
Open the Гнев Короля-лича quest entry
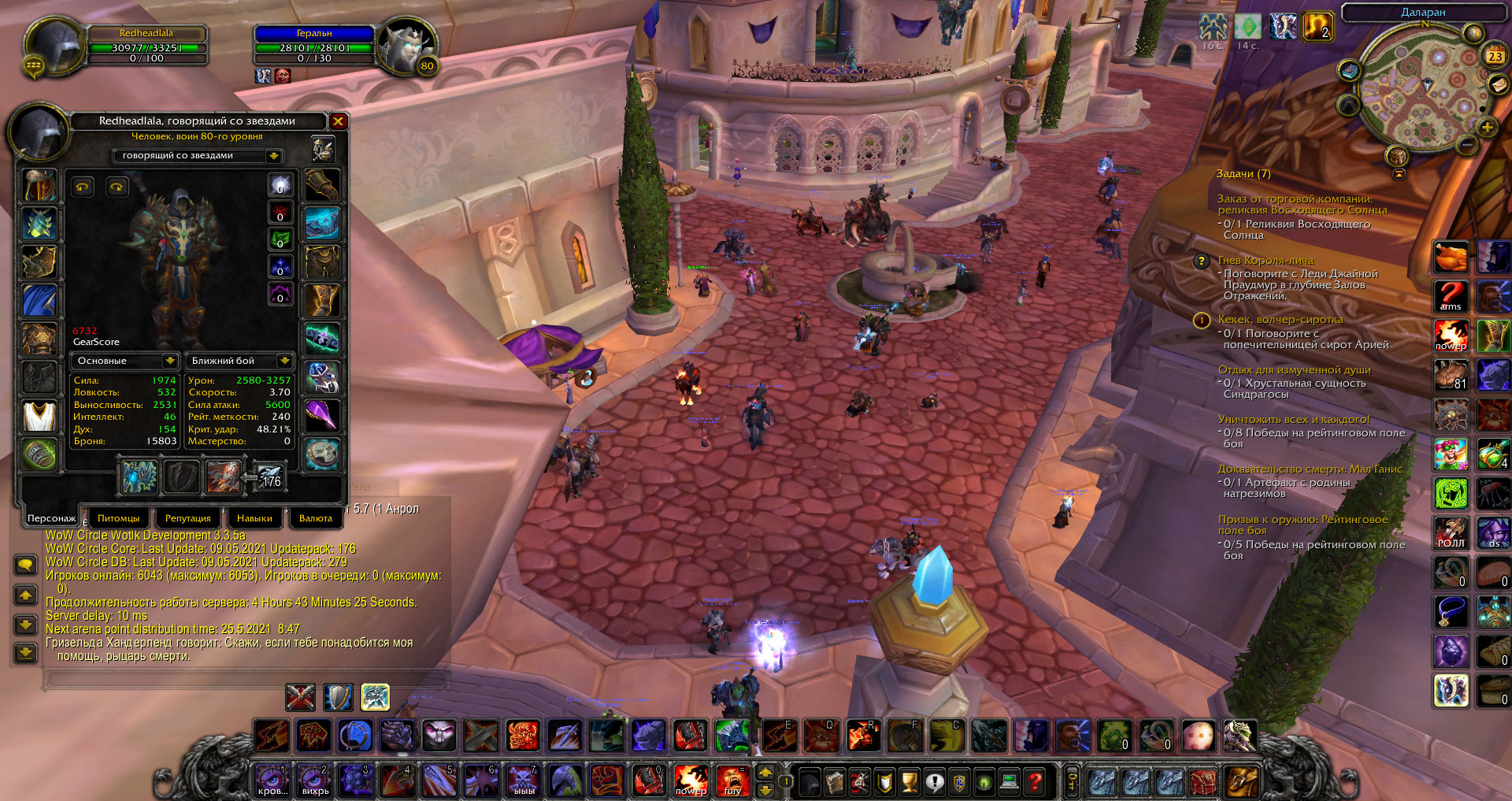pos(1266,261)
